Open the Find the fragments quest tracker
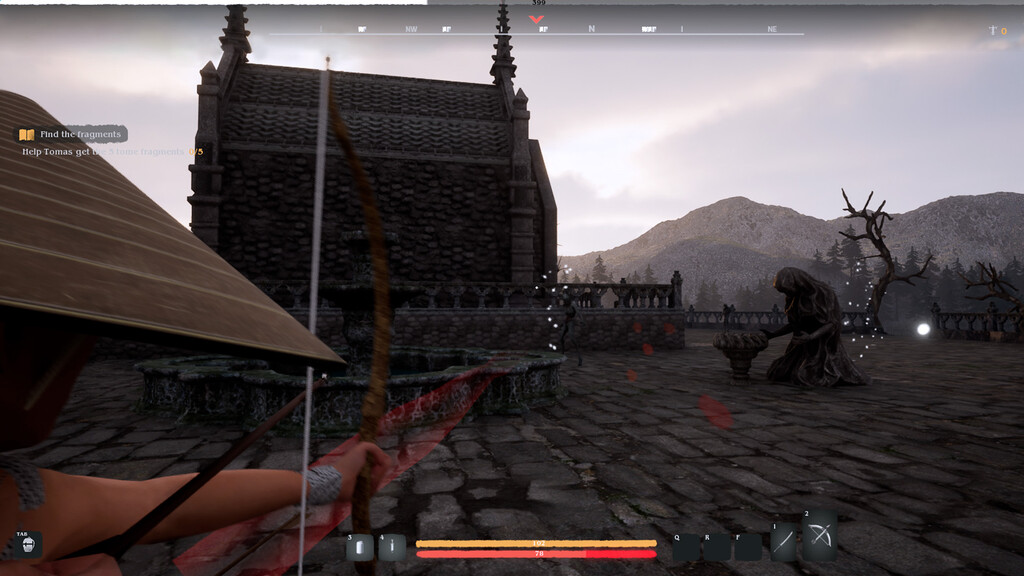The height and width of the screenshot is (576, 1024). coord(79,134)
